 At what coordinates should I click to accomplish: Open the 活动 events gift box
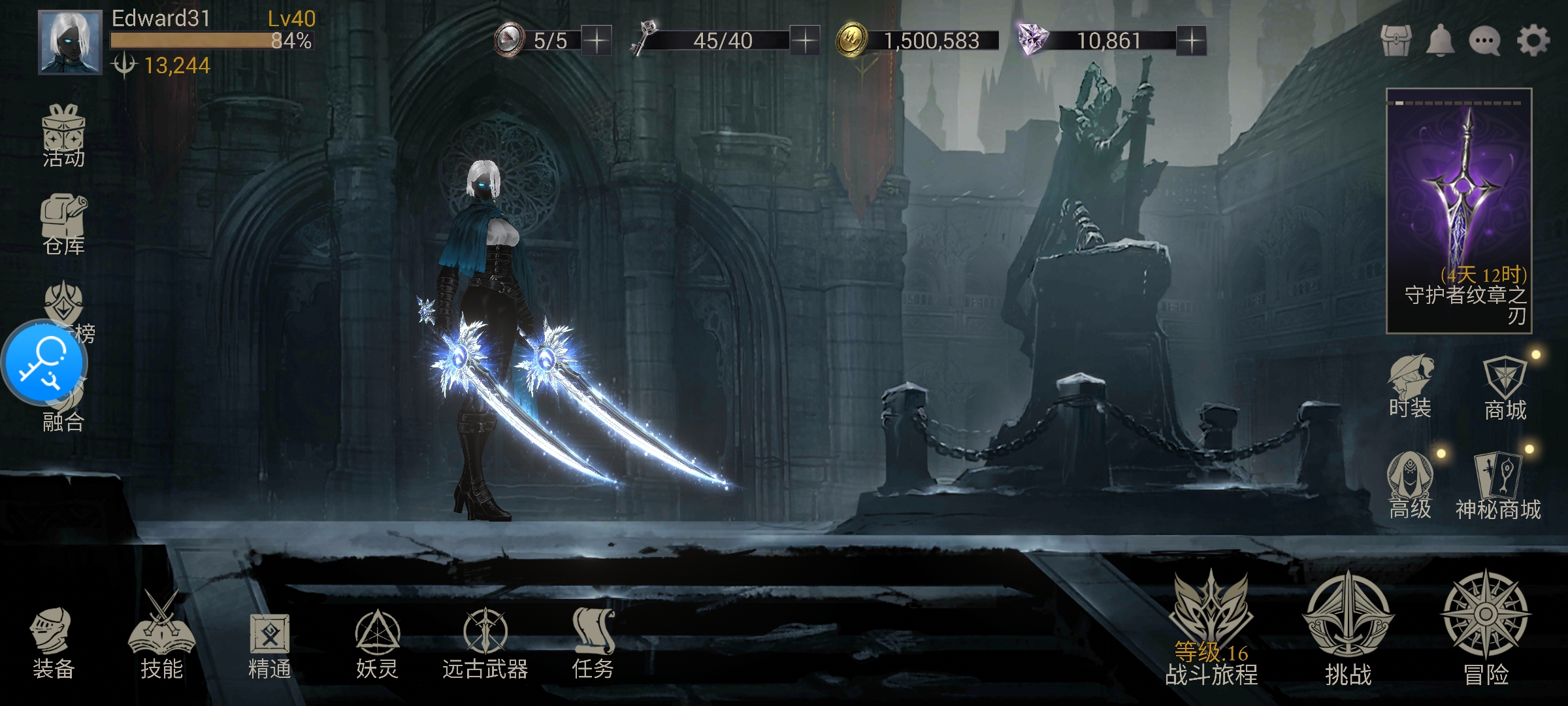pyautogui.click(x=63, y=135)
